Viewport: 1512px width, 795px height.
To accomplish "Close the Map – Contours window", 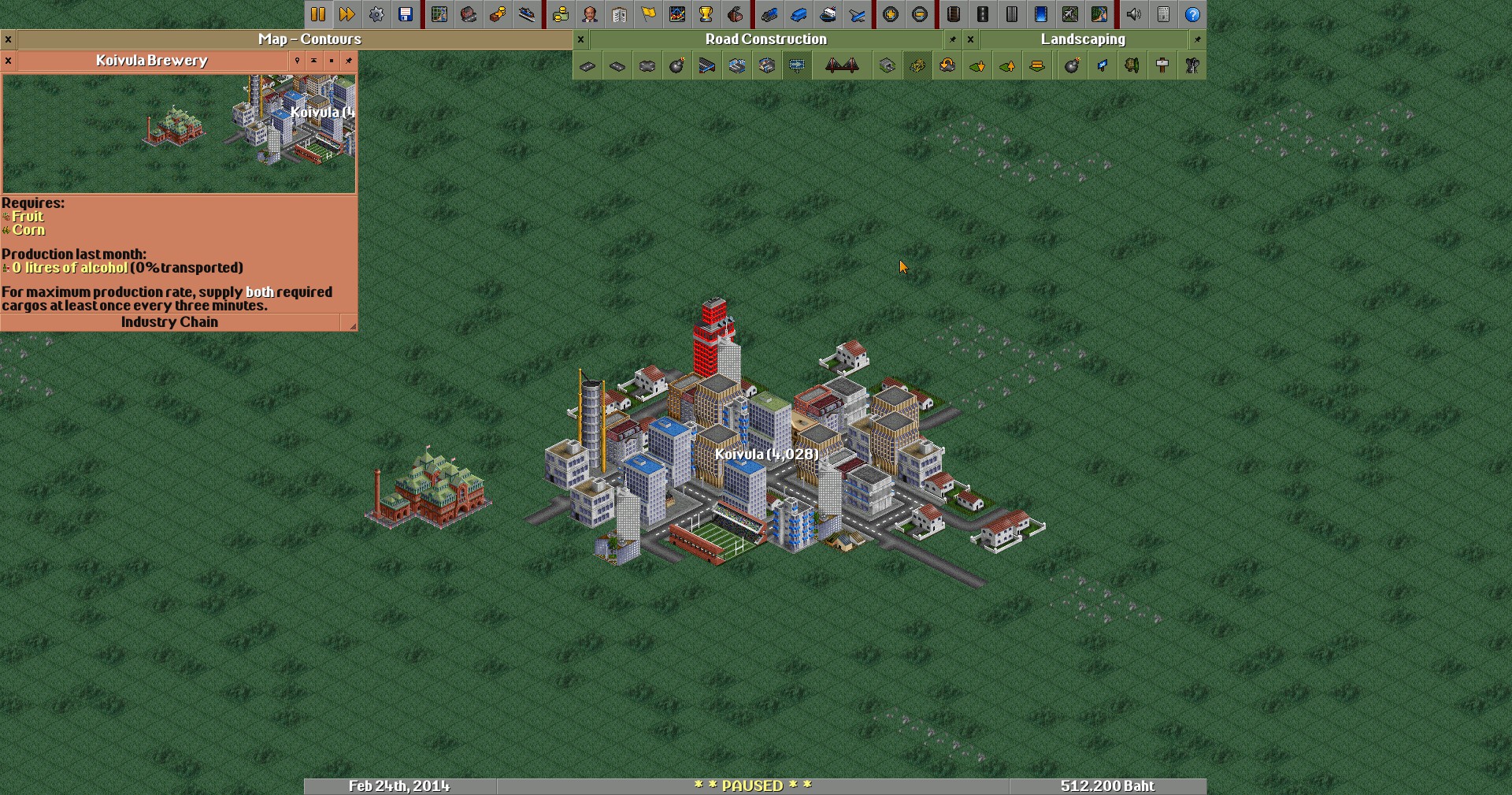I will pyautogui.click(x=8, y=39).
